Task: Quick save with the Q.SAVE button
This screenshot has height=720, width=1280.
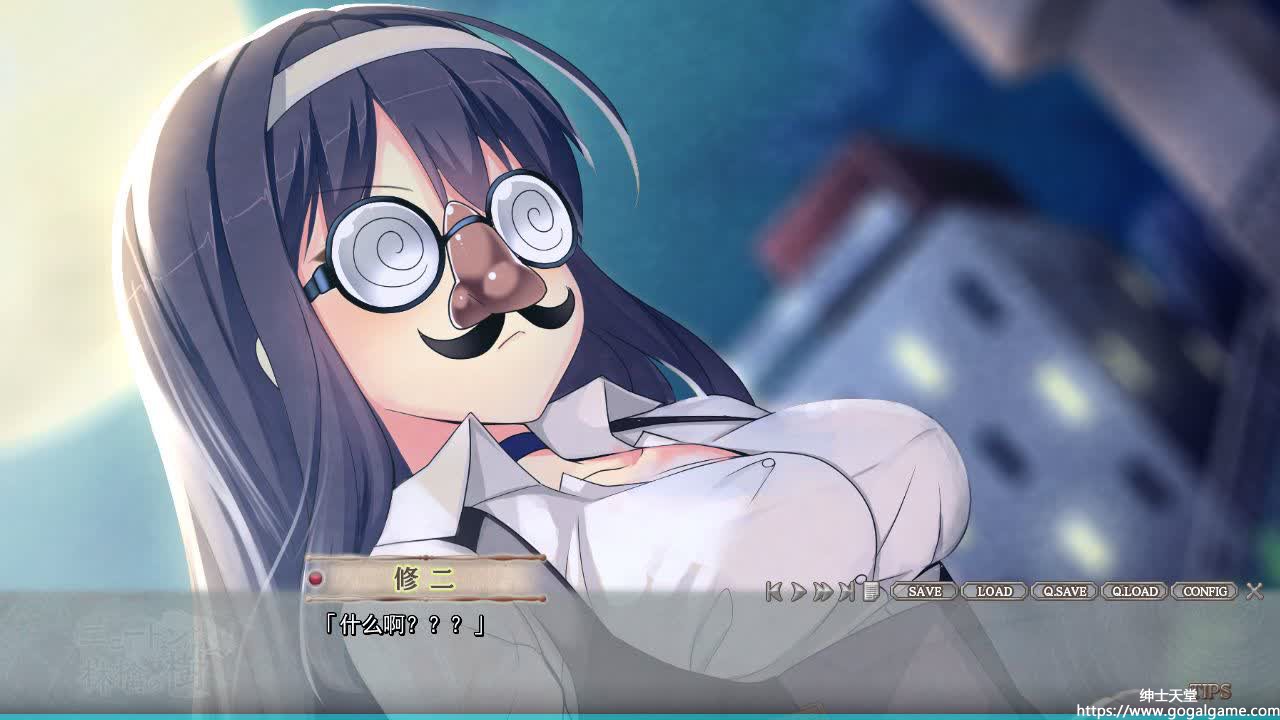Action: [1064, 591]
